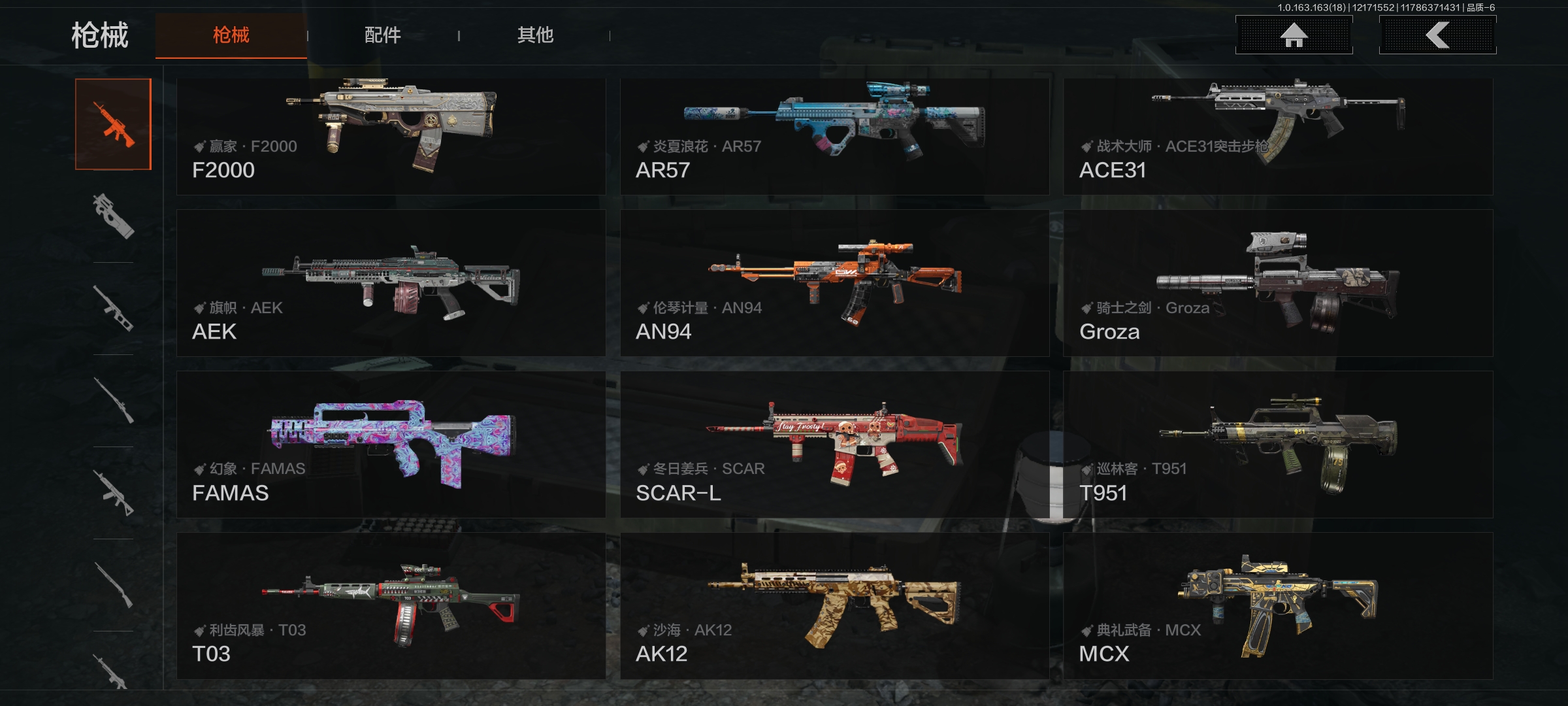Choose the F2000 weapon card
Screen dimensions: 1568x706
coord(391,137)
